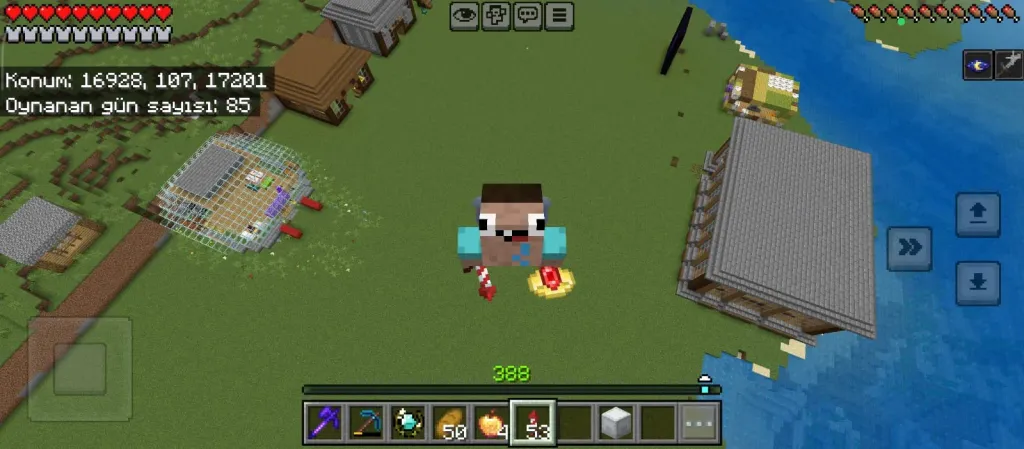Tap the fly-up arrow button
The image size is (1024, 449).
tap(977, 215)
